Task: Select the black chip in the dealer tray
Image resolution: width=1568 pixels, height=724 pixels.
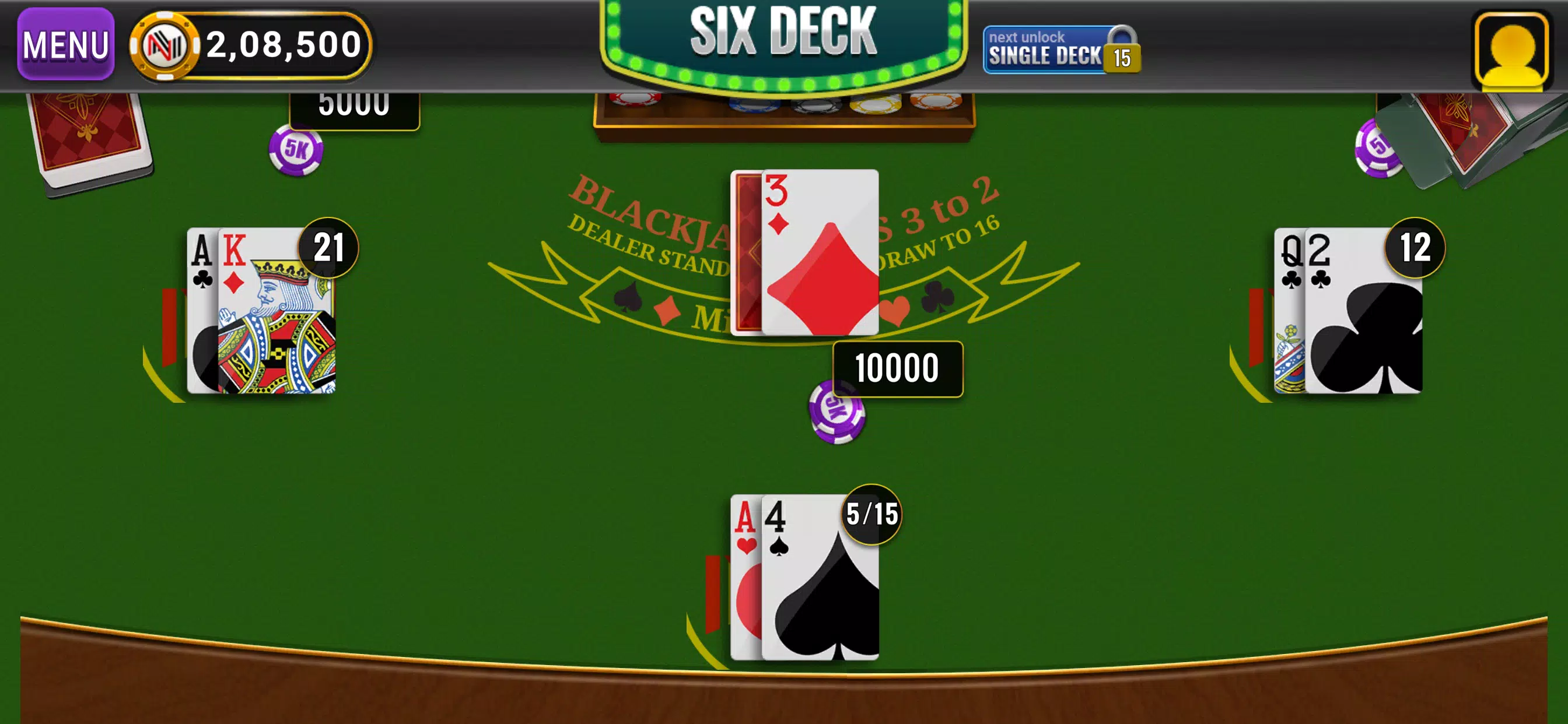Action: (x=815, y=107)
